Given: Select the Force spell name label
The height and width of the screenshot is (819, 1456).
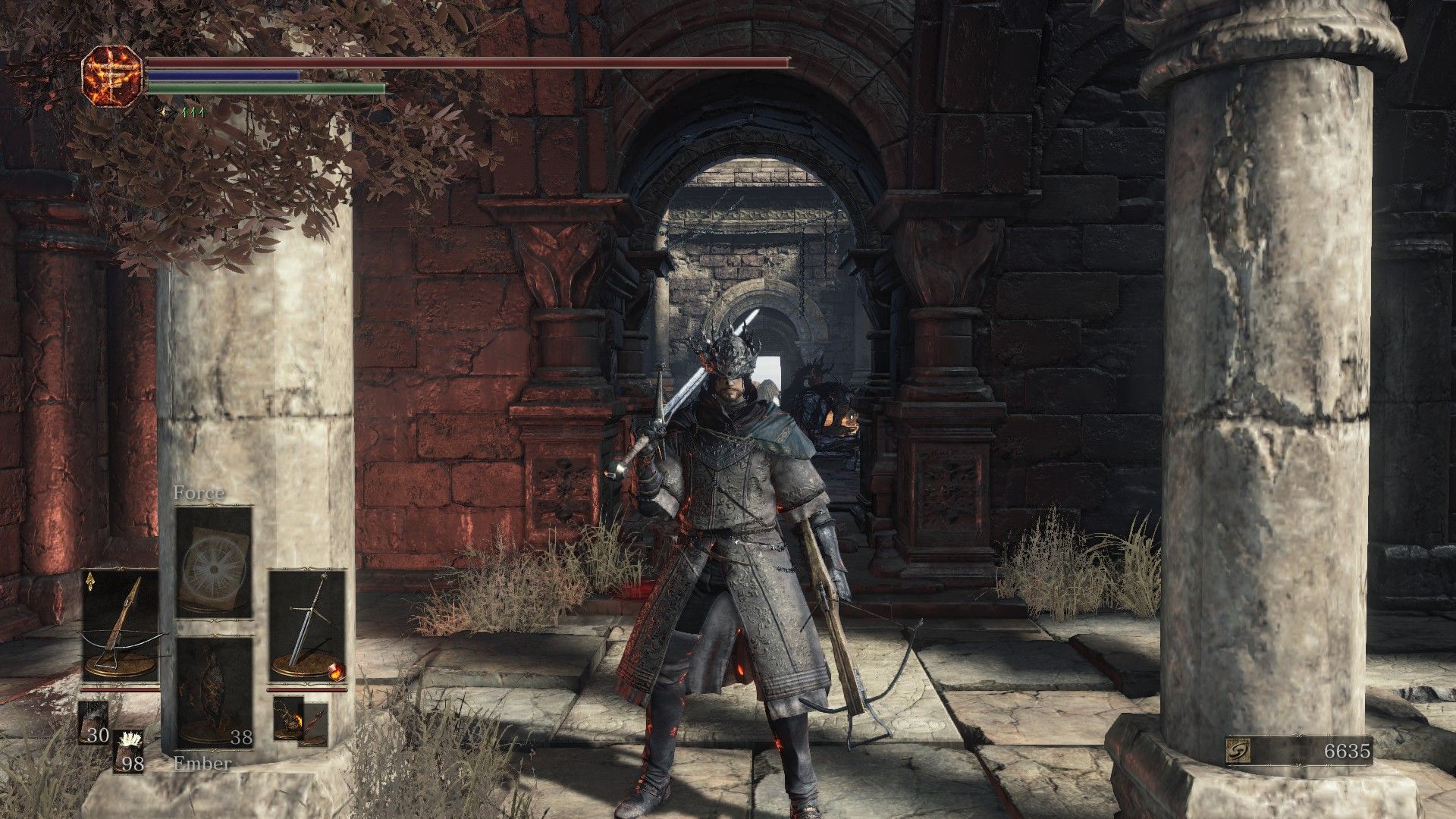Looking at the screenshot, I should coord(199,492).
